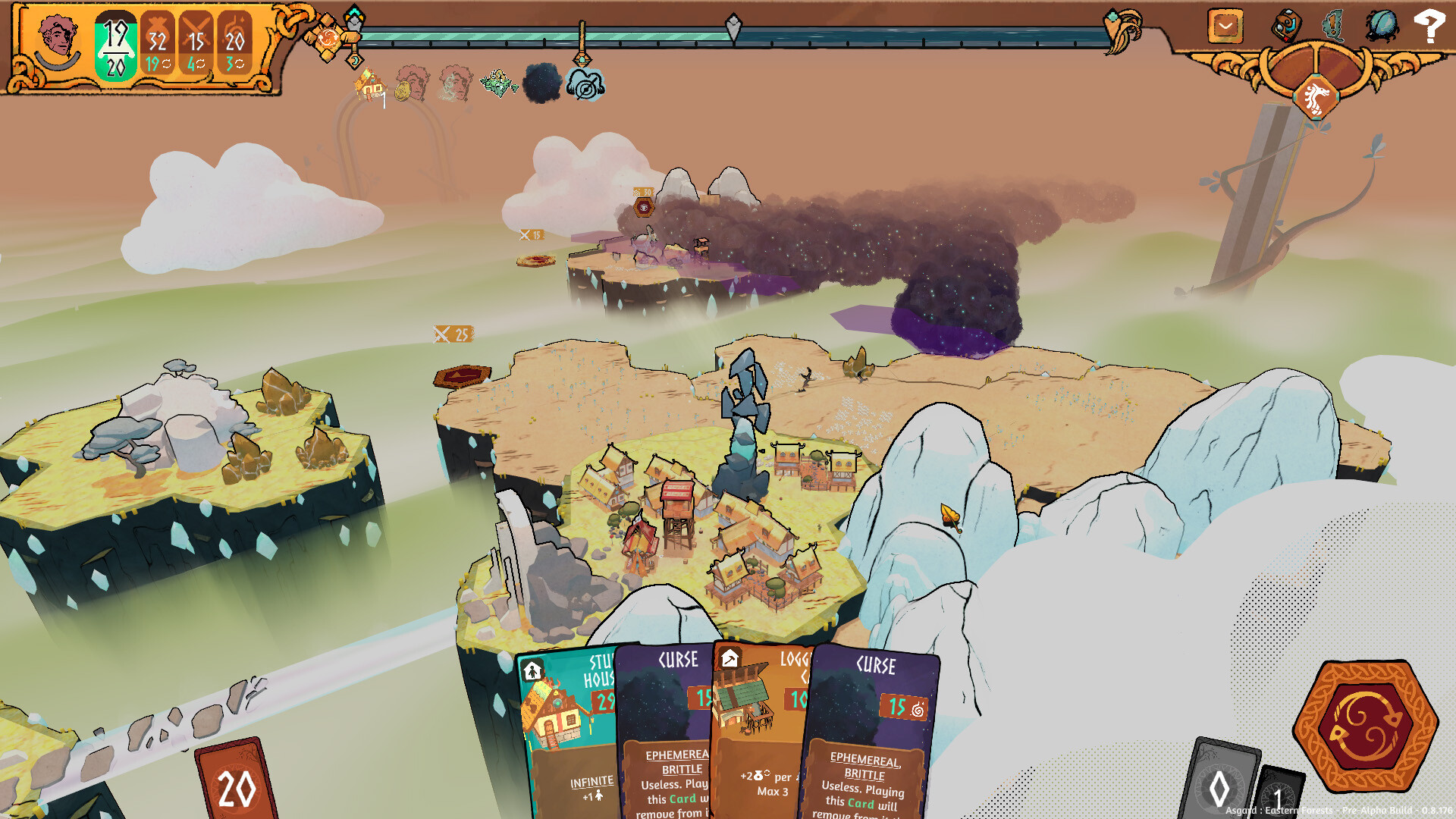Viewport: 1456px width, 819px height.
Task: Open the black card pile showing 1
Action: click(x=1279, y=796)
